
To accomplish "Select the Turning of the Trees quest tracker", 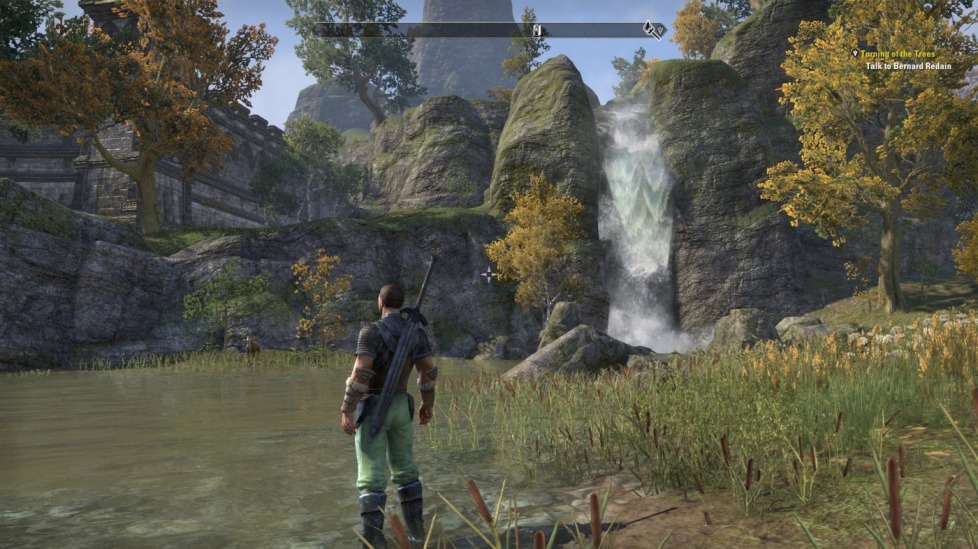I will click(x=906, y=53).
